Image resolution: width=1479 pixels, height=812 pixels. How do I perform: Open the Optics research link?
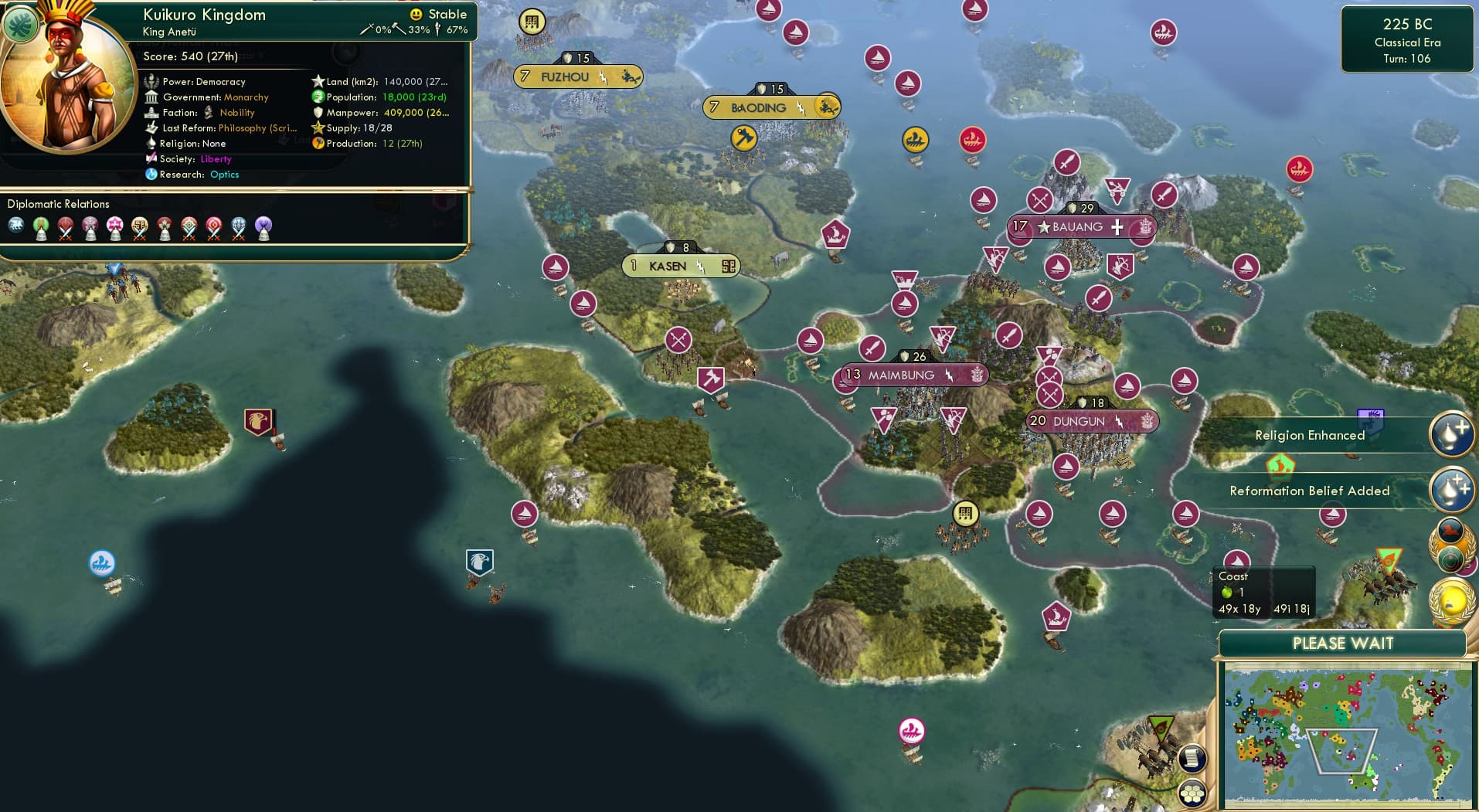tap(224, 175)
